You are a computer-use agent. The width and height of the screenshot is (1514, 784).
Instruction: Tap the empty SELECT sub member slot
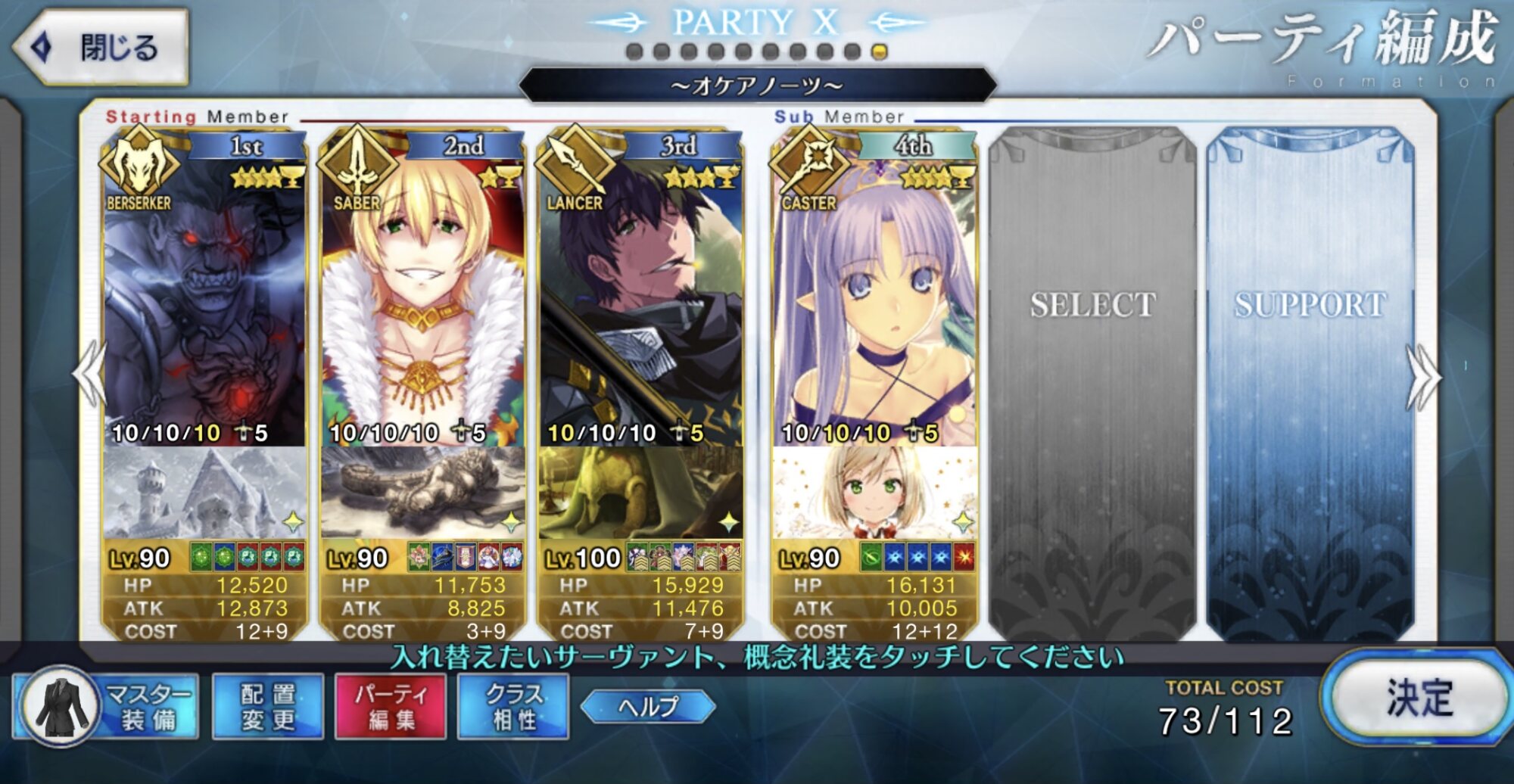[1092, 378]
